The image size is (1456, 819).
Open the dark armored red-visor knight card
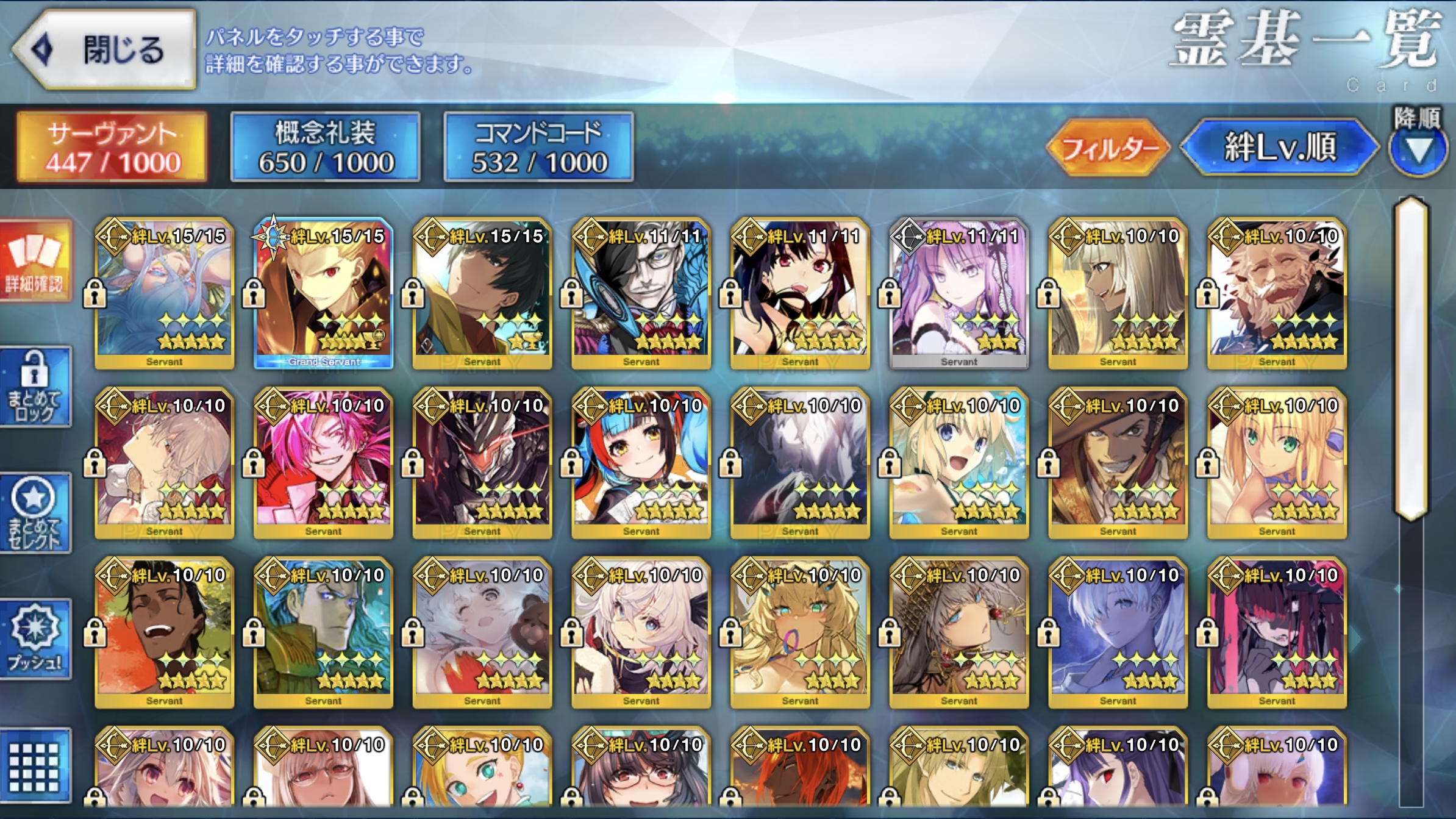click(482, 463)
